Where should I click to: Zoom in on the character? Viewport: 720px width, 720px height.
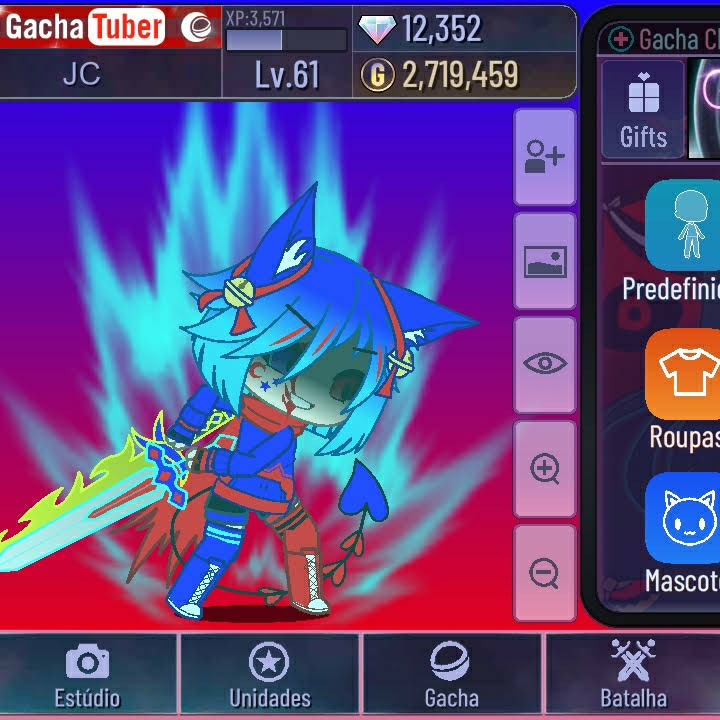545,468
